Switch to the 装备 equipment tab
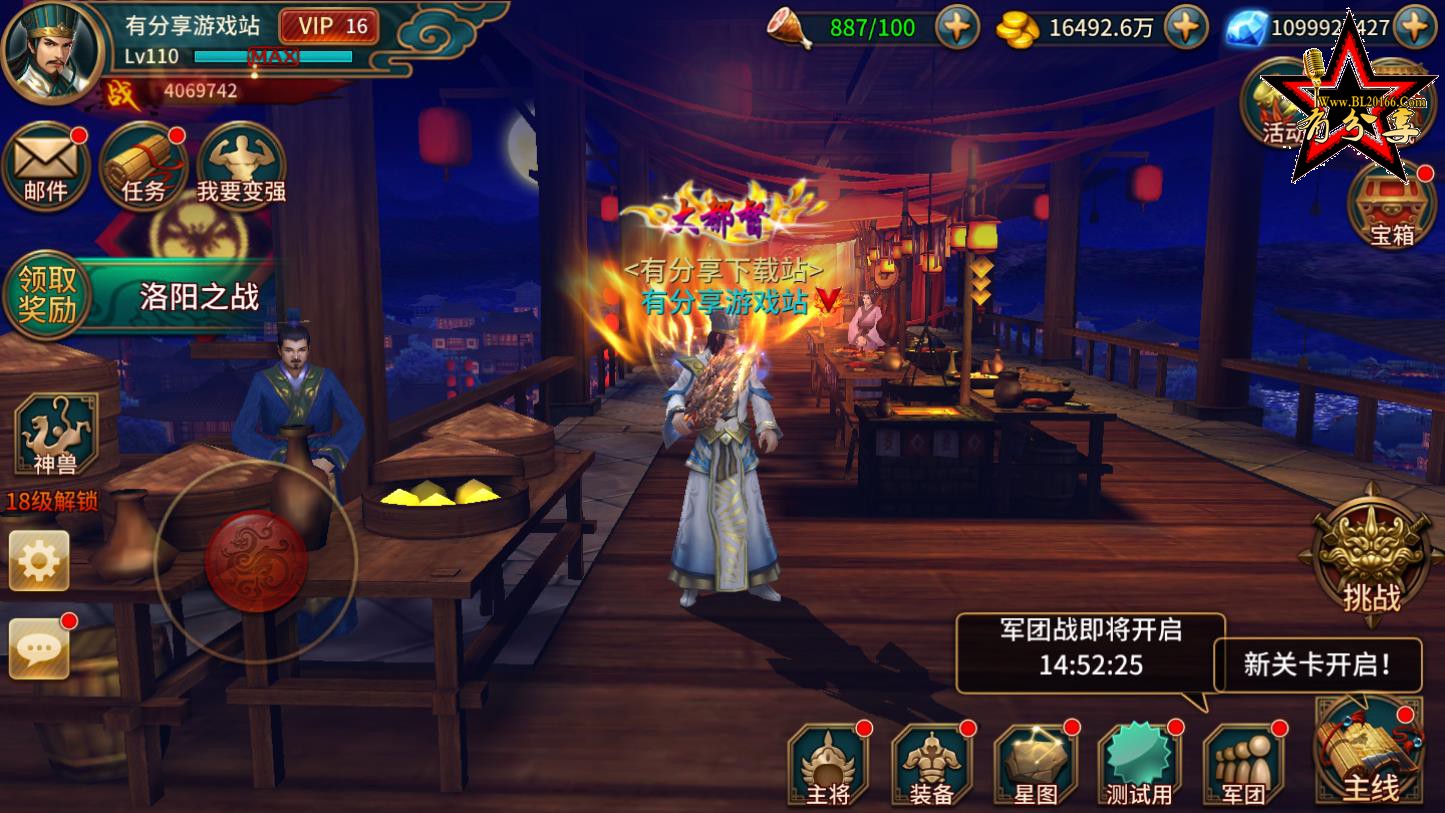The height and width of the screenshot is (813, 1445). (929, 762)
